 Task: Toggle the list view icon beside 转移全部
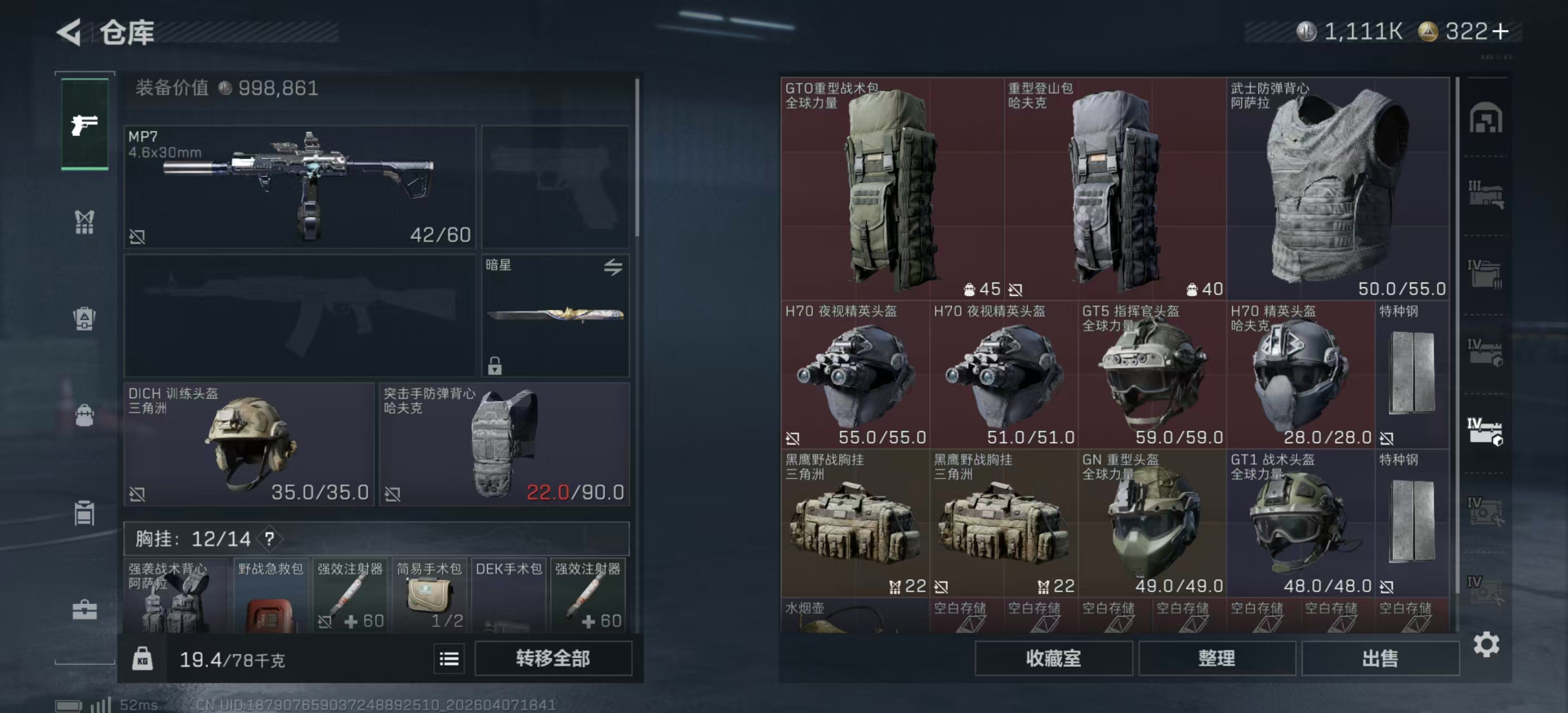click(449, 659)
